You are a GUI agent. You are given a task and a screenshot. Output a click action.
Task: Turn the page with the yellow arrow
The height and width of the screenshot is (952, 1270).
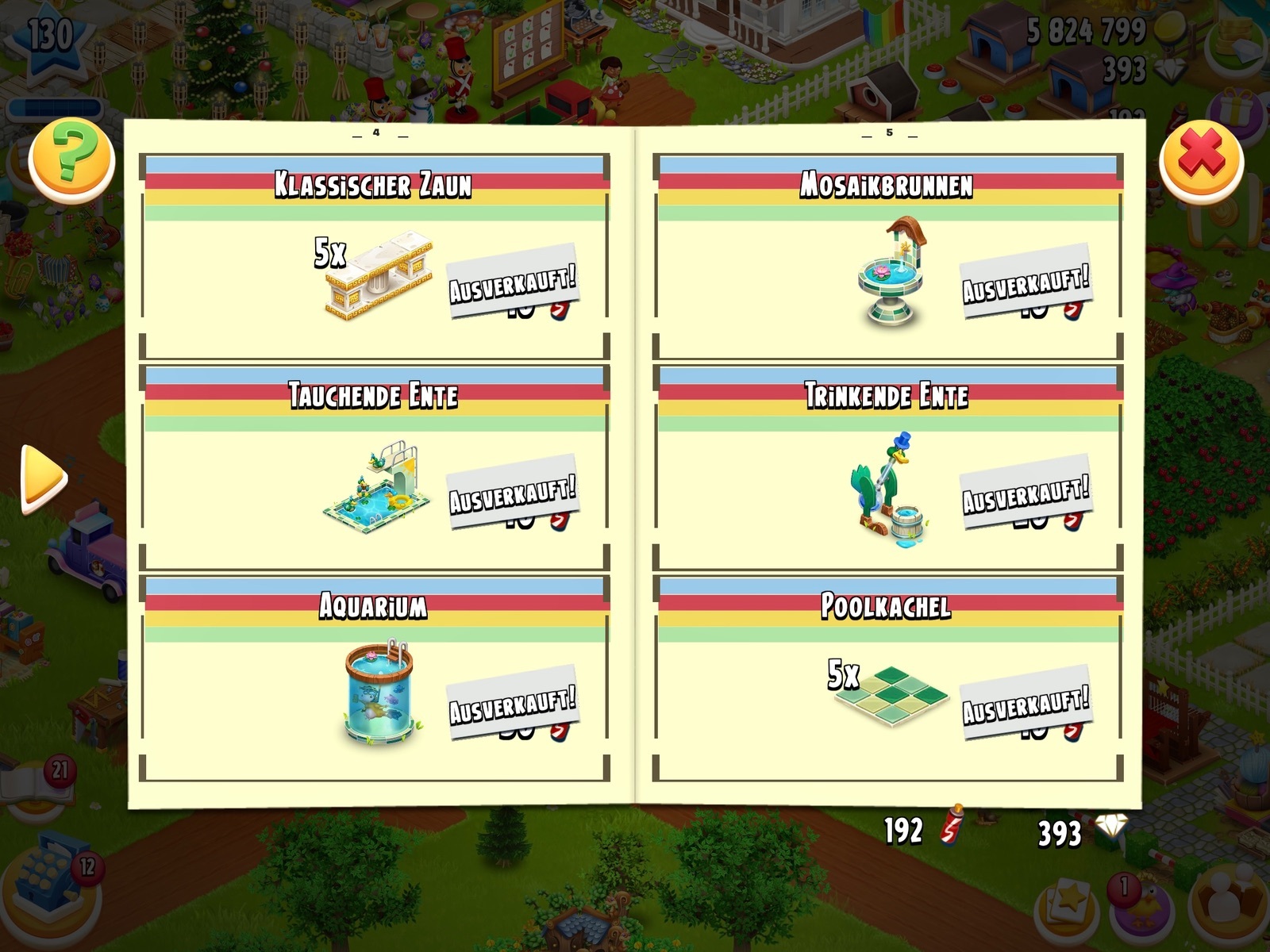(43, 478)
